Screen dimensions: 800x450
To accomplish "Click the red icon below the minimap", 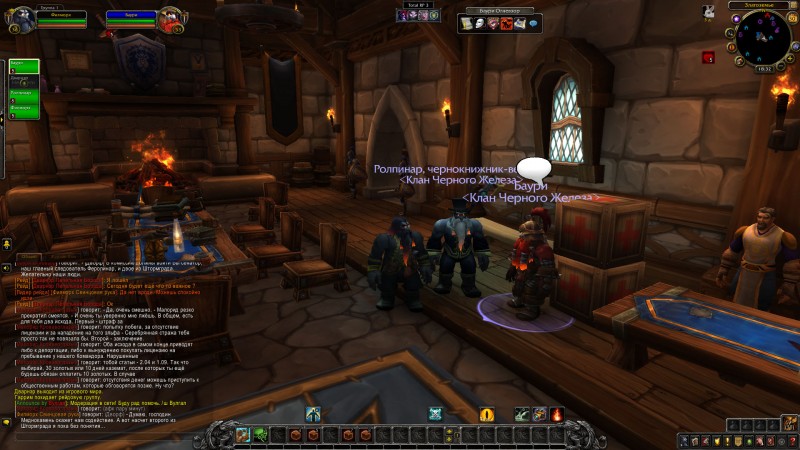I will [707, 57].
